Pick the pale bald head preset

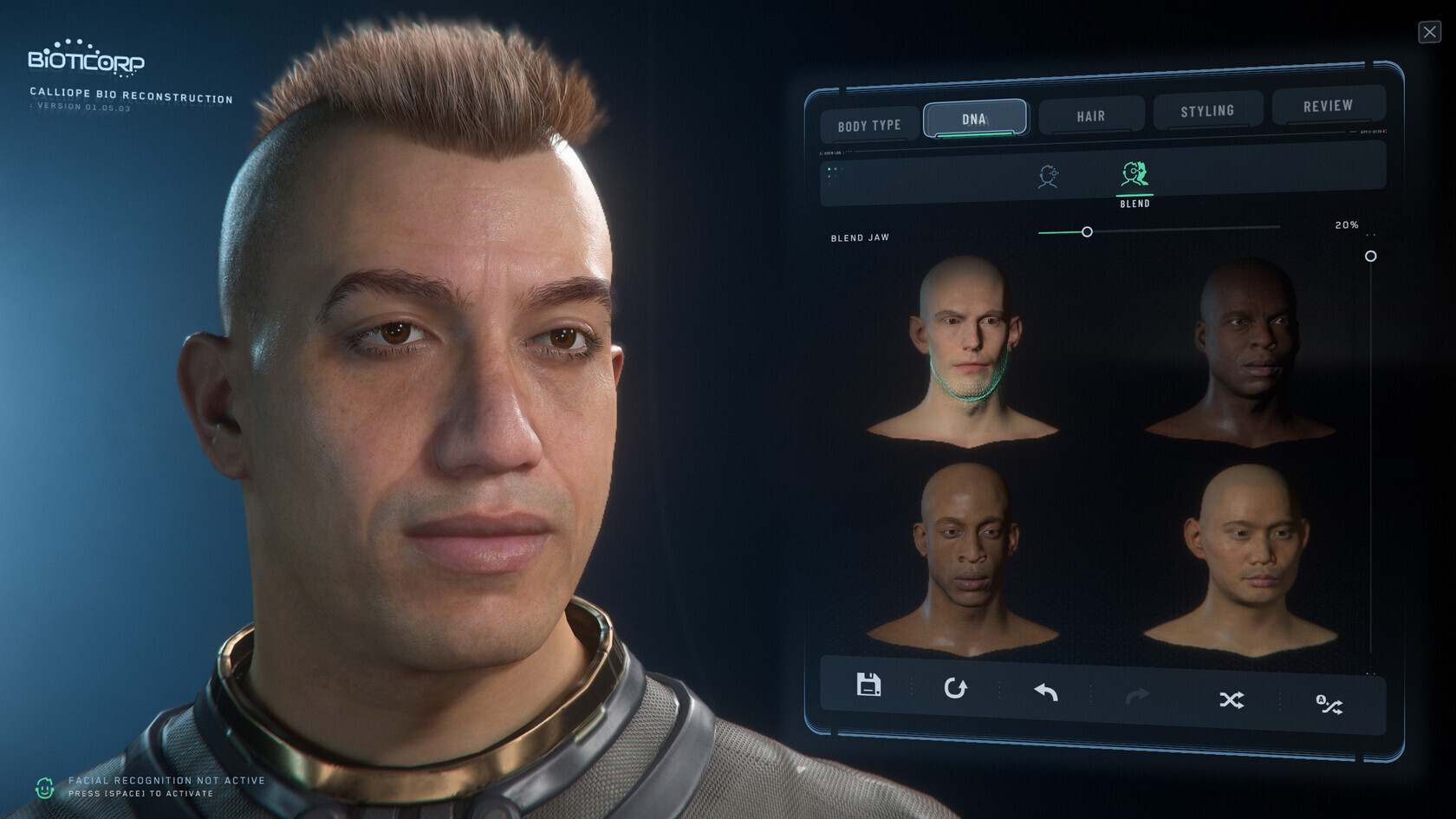[x=965, y=347]
